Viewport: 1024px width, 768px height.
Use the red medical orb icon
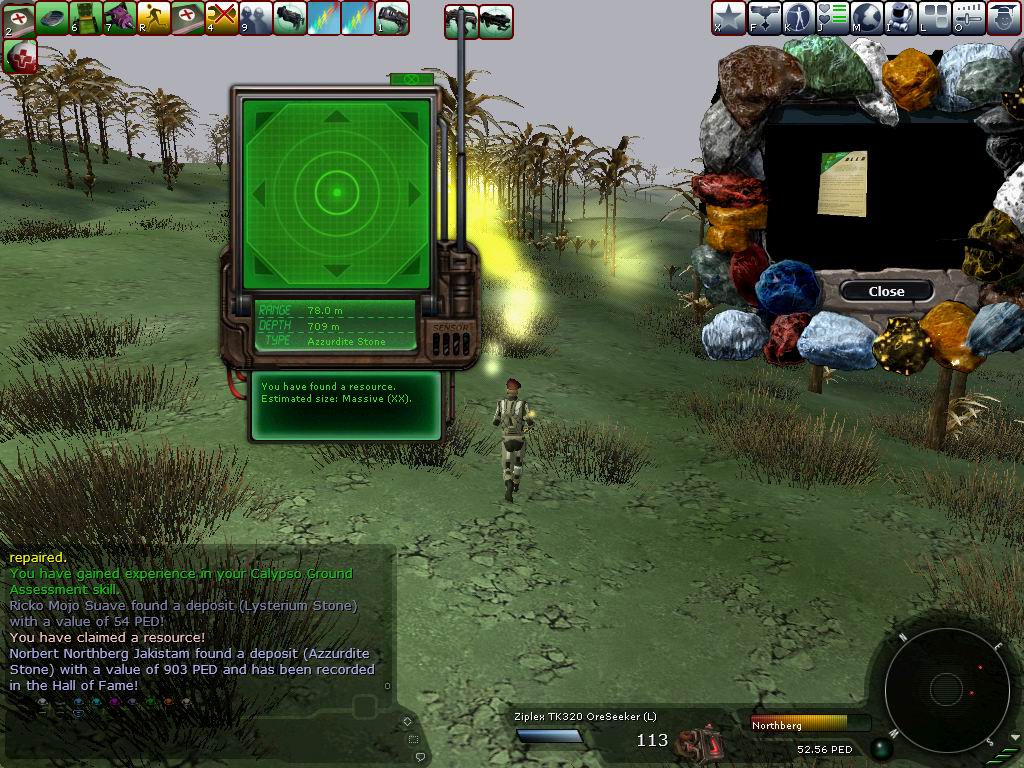click(x=19, y=56)
